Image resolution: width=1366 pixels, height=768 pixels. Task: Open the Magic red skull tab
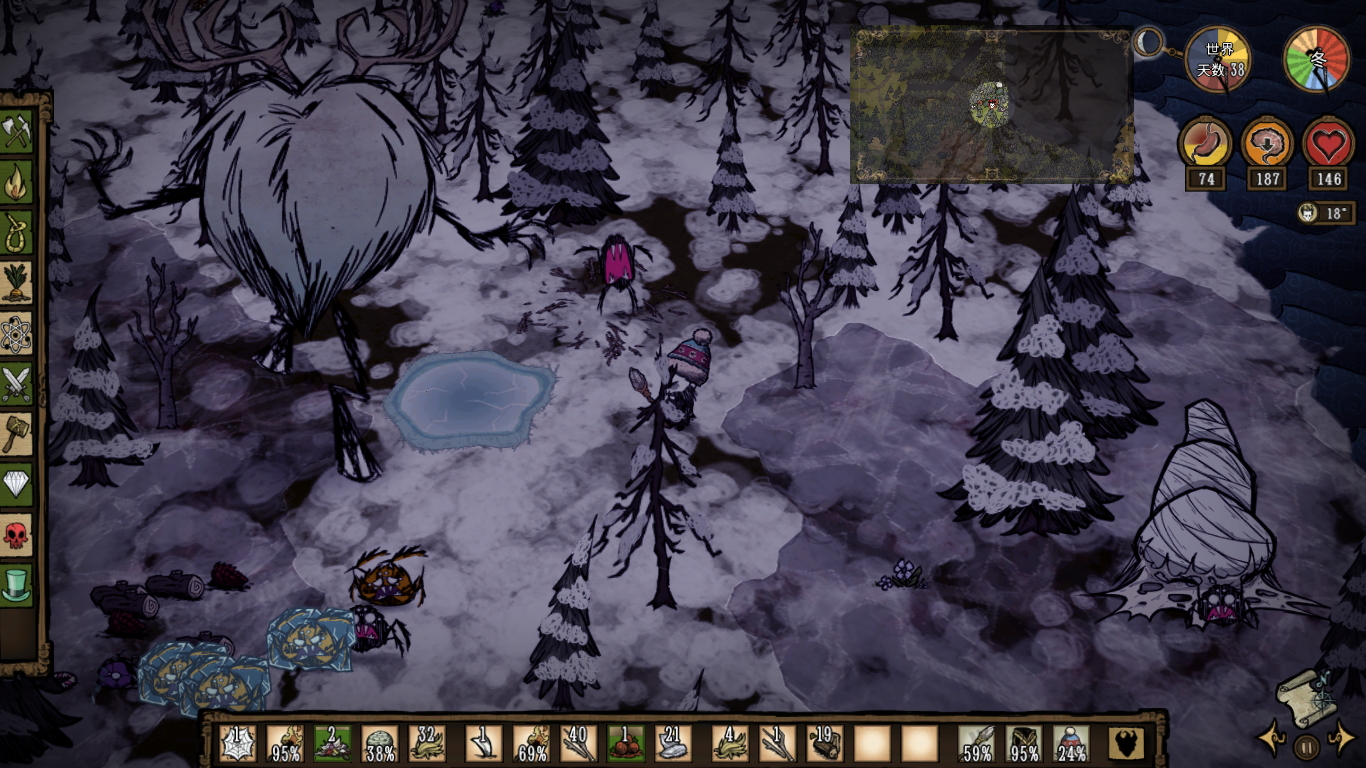(17, 534)
